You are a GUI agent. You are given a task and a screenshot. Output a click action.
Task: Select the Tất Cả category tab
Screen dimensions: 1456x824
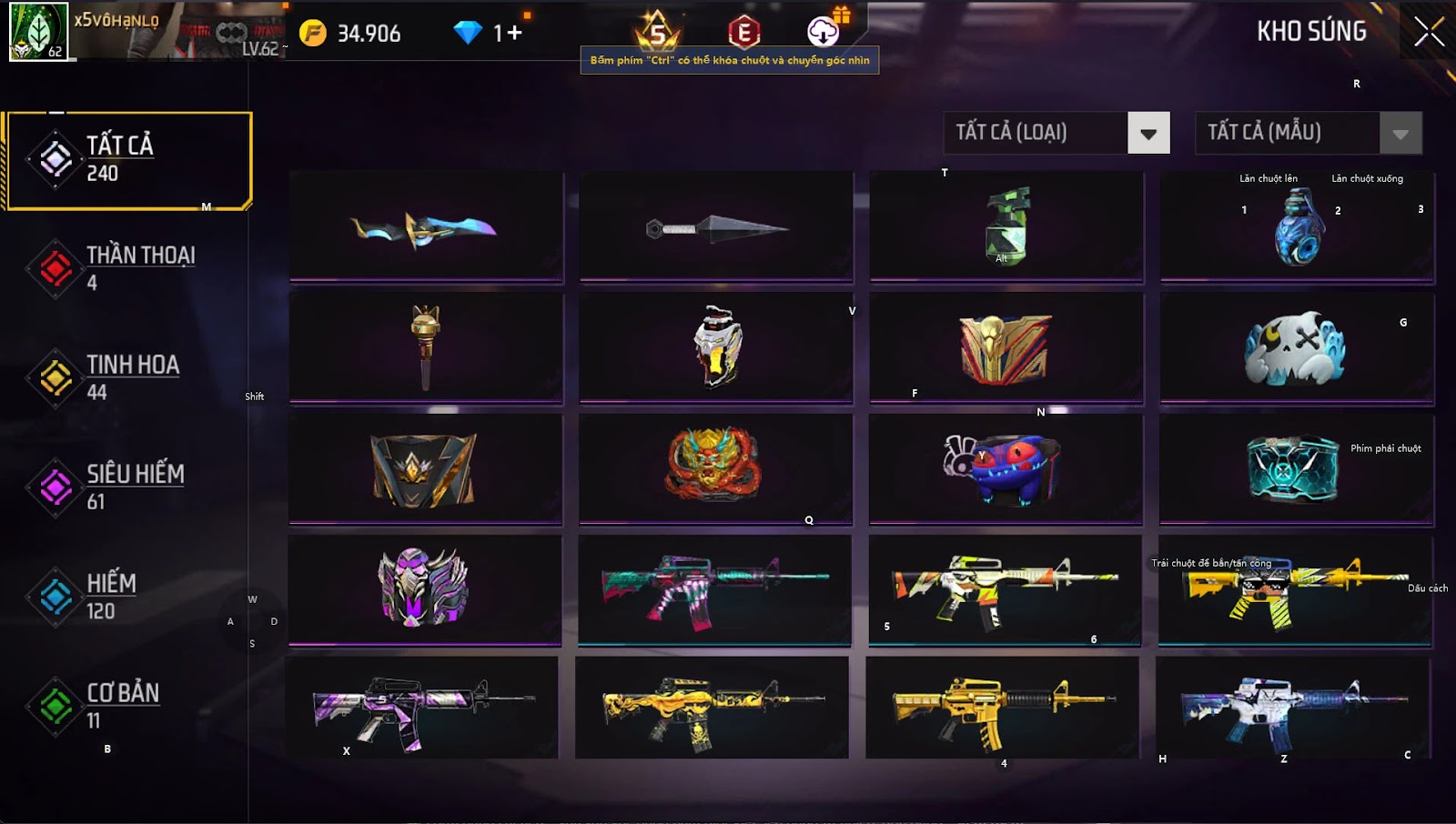point(127,160)
